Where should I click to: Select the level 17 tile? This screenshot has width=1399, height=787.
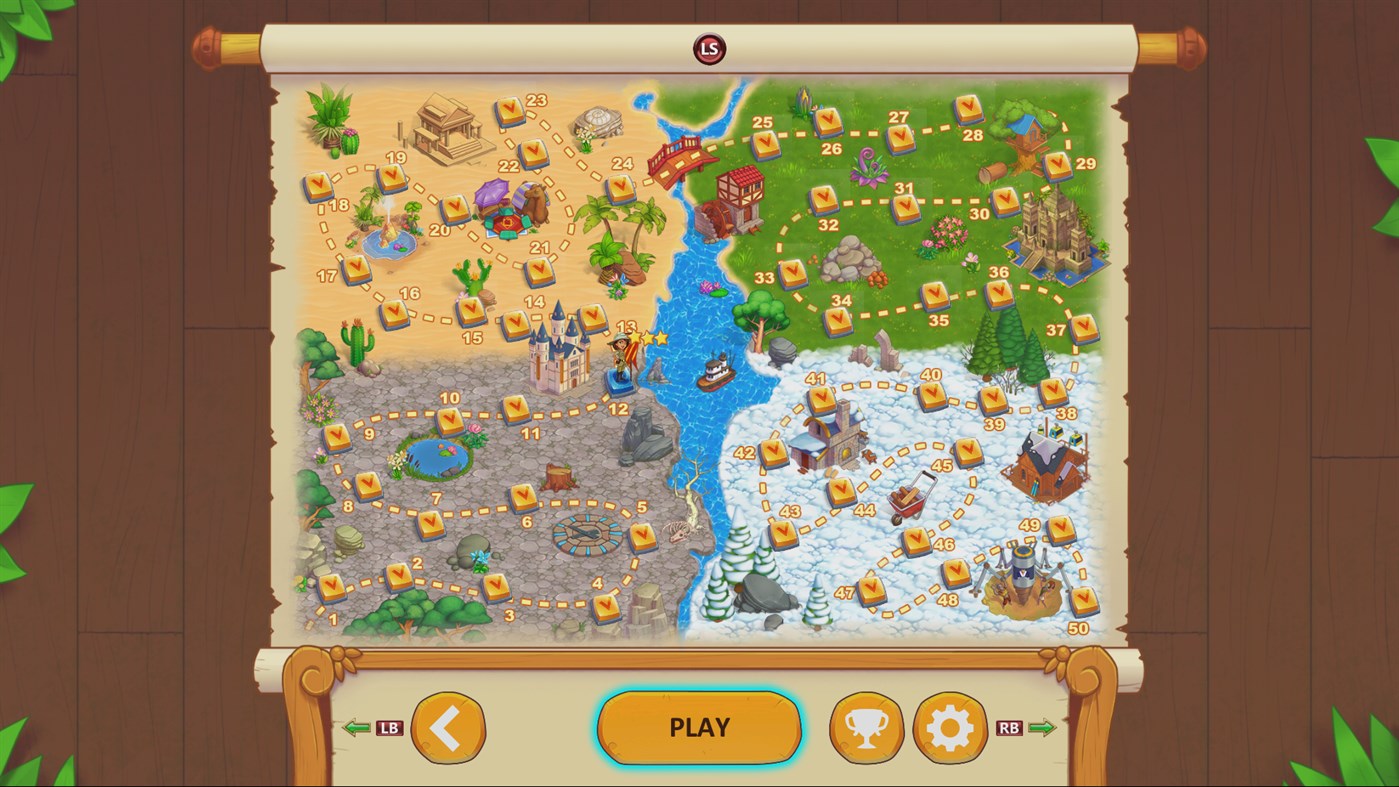click(356, 269)
